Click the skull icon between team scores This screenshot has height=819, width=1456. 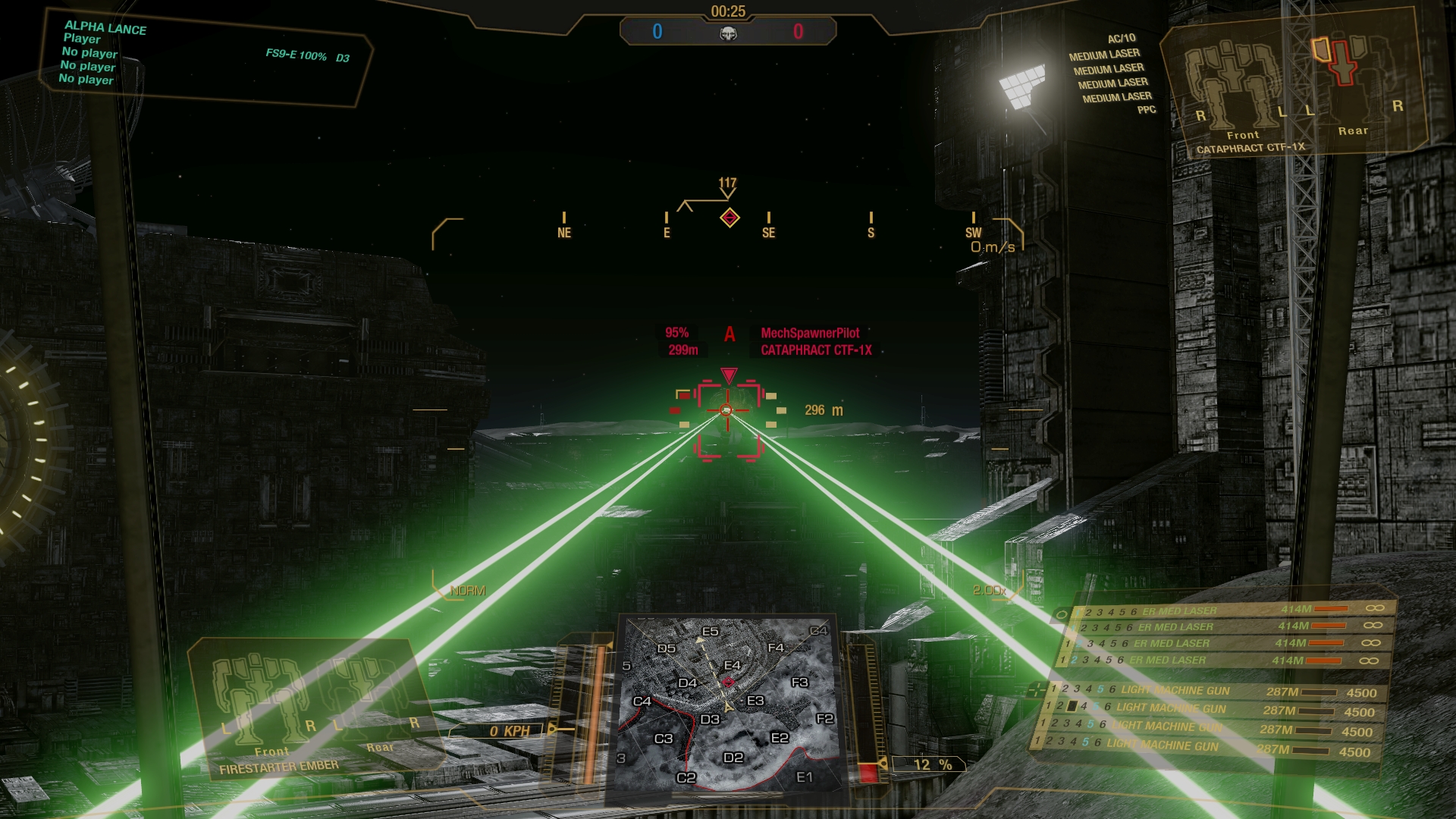(728, 33)
